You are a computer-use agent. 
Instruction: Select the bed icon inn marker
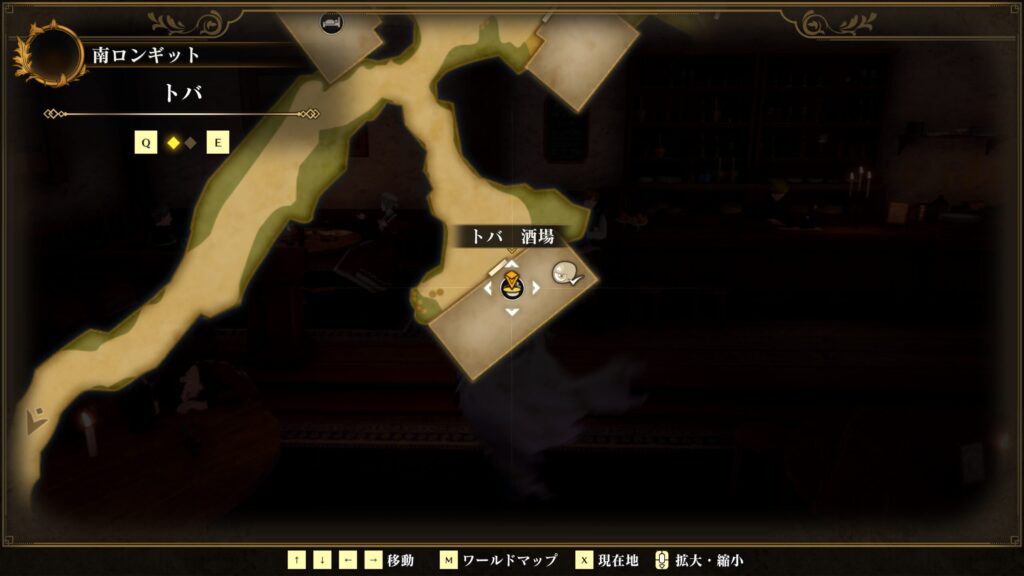coord(331,22)
